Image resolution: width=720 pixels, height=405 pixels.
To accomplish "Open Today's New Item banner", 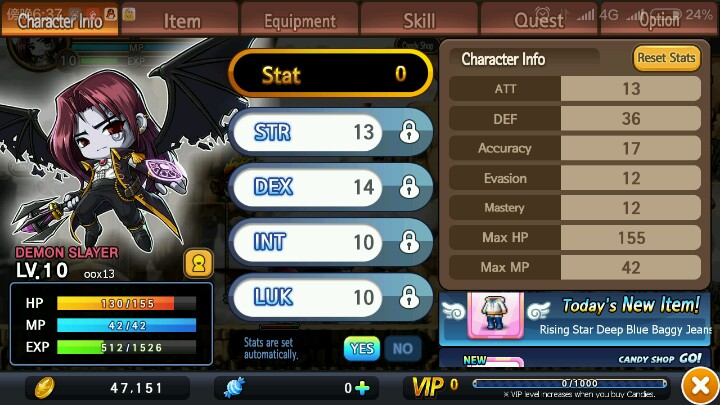I will pos(578,317).
